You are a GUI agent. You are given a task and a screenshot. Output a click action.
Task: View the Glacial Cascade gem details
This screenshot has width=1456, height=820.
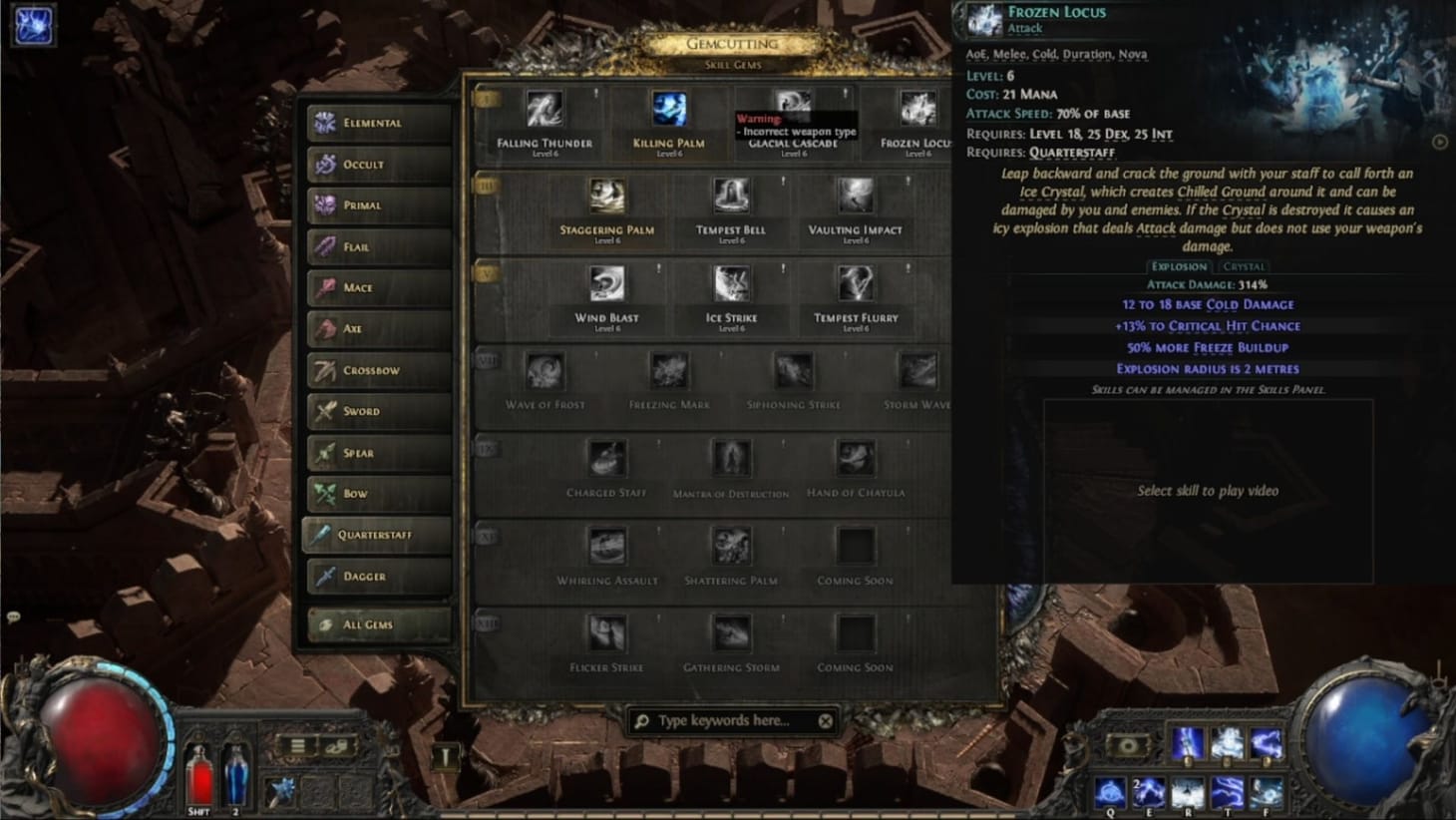coord(791,107)
